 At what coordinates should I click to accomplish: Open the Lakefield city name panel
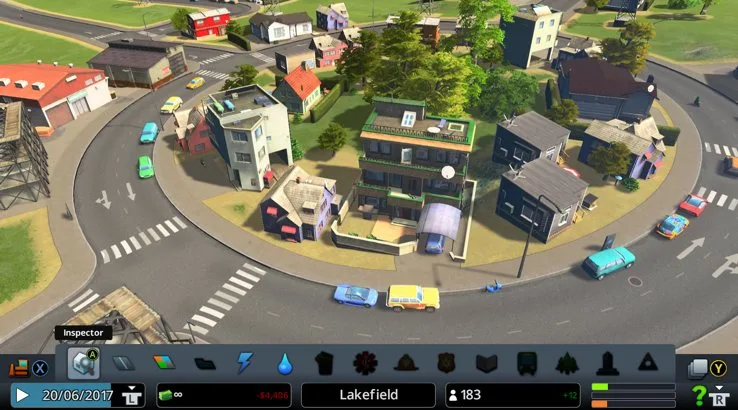(x=368, y=395)
